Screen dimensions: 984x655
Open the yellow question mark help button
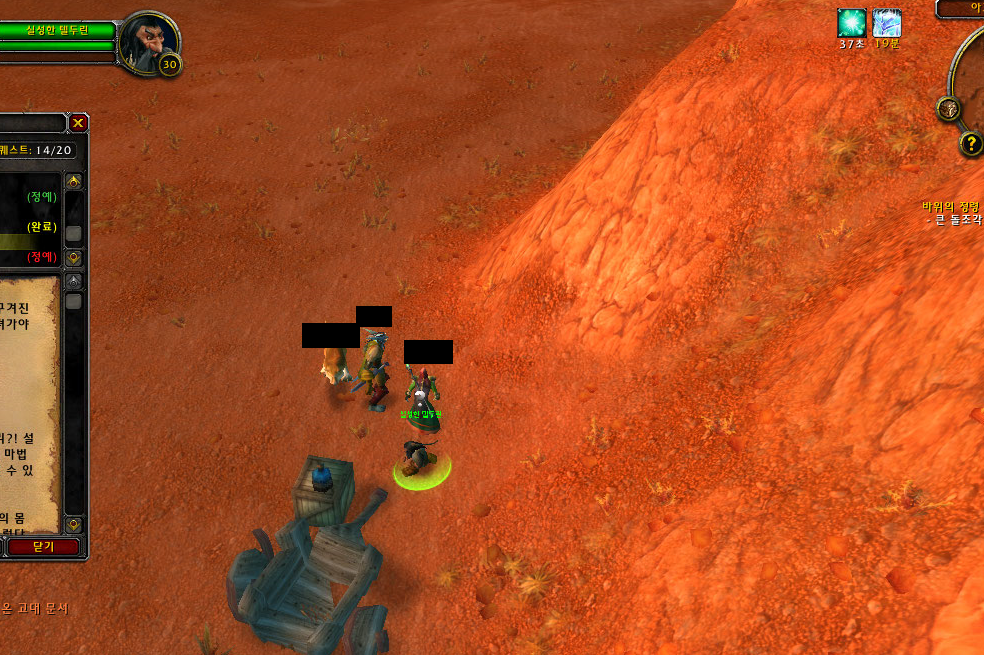tap(971, 144)
